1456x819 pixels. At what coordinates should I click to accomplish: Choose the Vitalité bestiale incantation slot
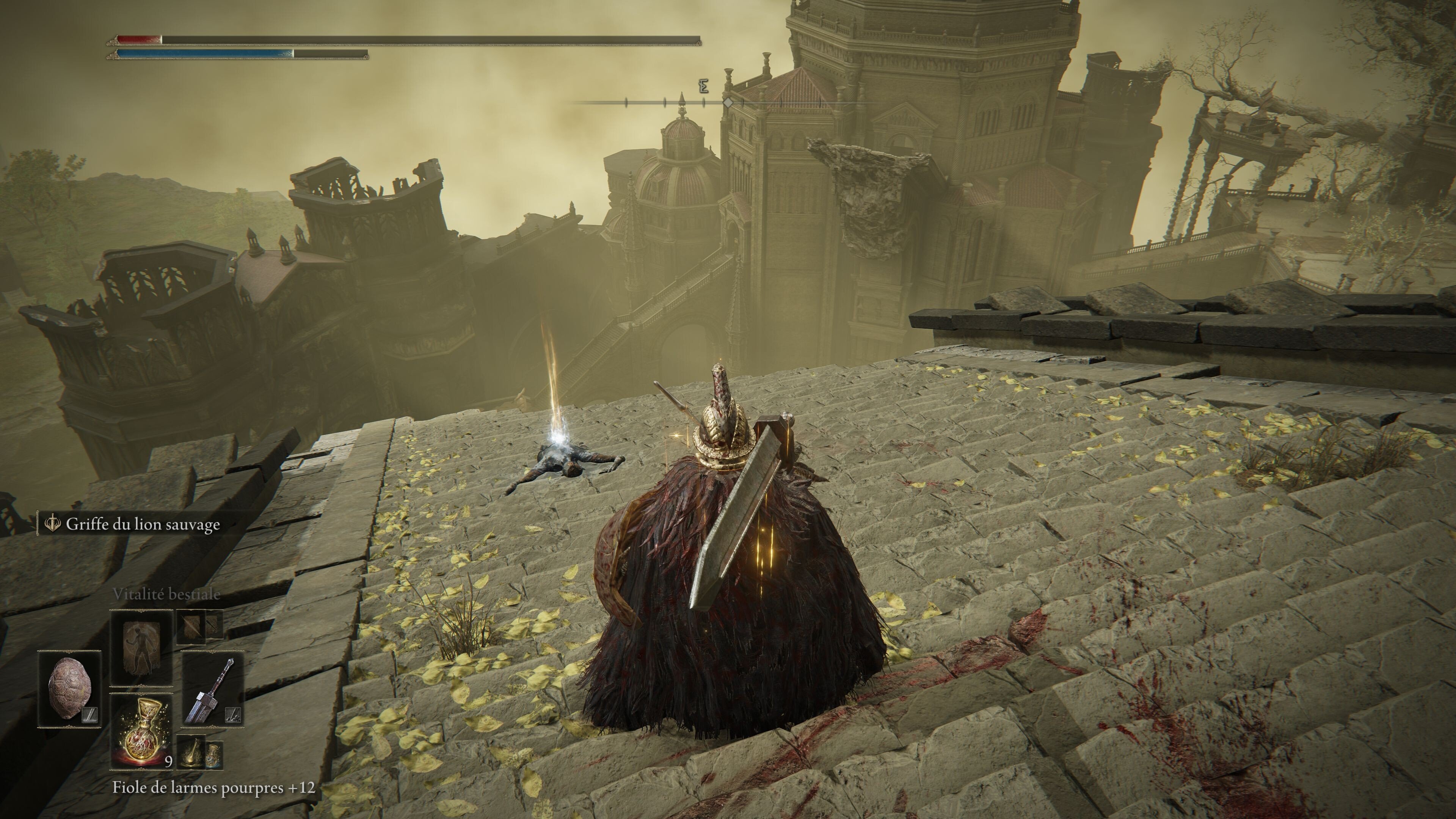point(141,647)
